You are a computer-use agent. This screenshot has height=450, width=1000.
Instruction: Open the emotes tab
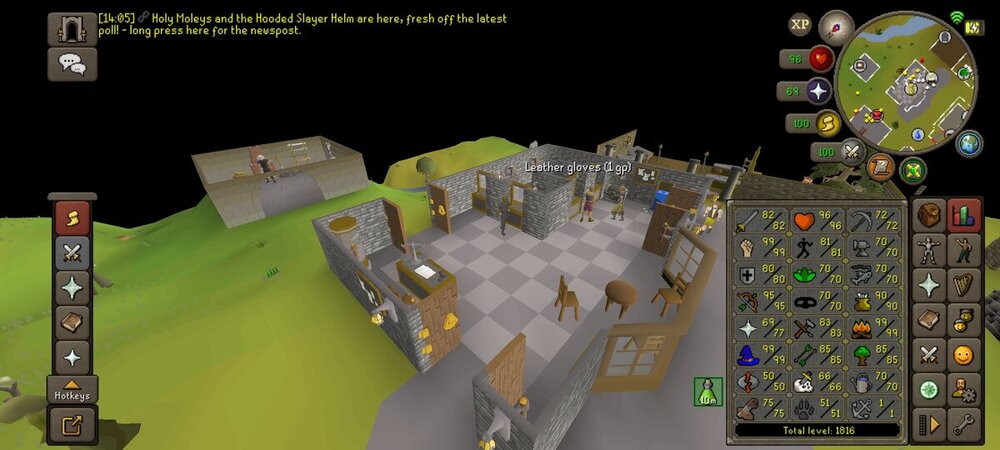[x=964, y=251]
